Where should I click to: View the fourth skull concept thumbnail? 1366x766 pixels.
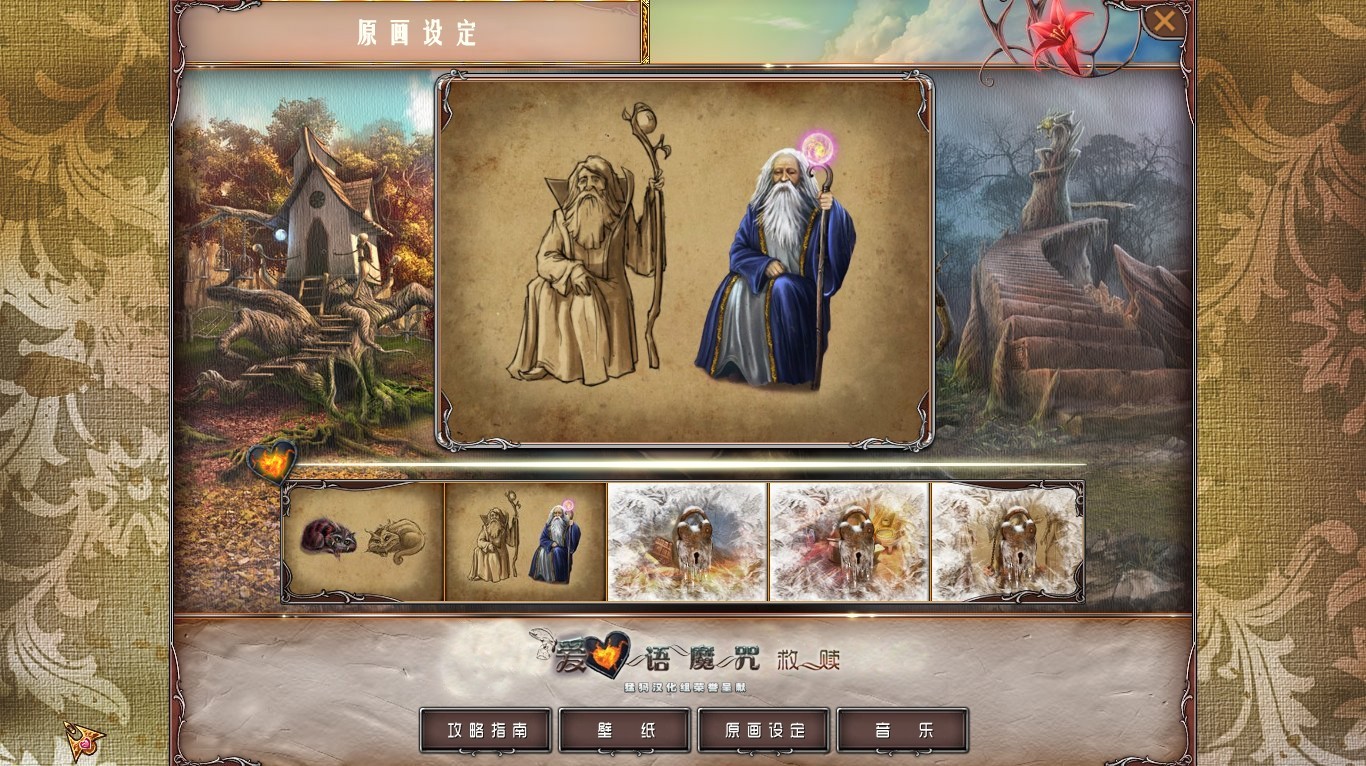click(x=849, y=541)
